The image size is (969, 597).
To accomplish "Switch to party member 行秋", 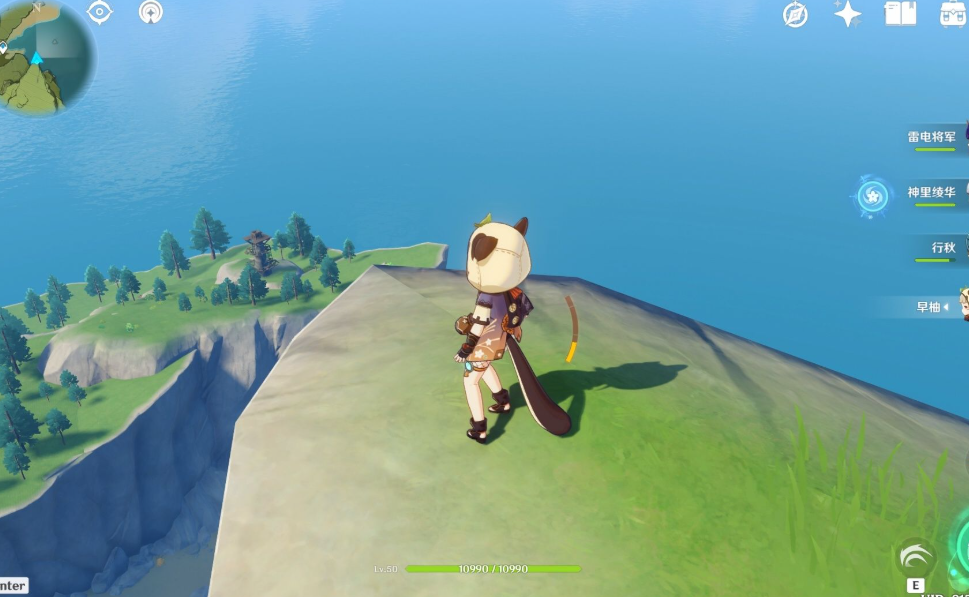I will tap(943, 247).
